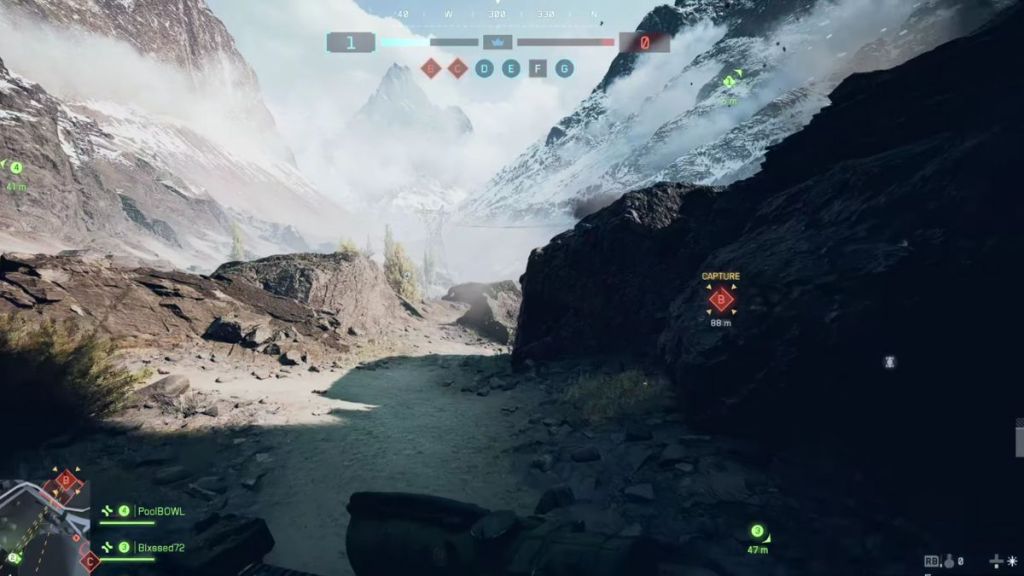Click squadmate 4 marker showing 41 m
The image size is (1024, 576).
pyautogui.click(x=16, y=168)
